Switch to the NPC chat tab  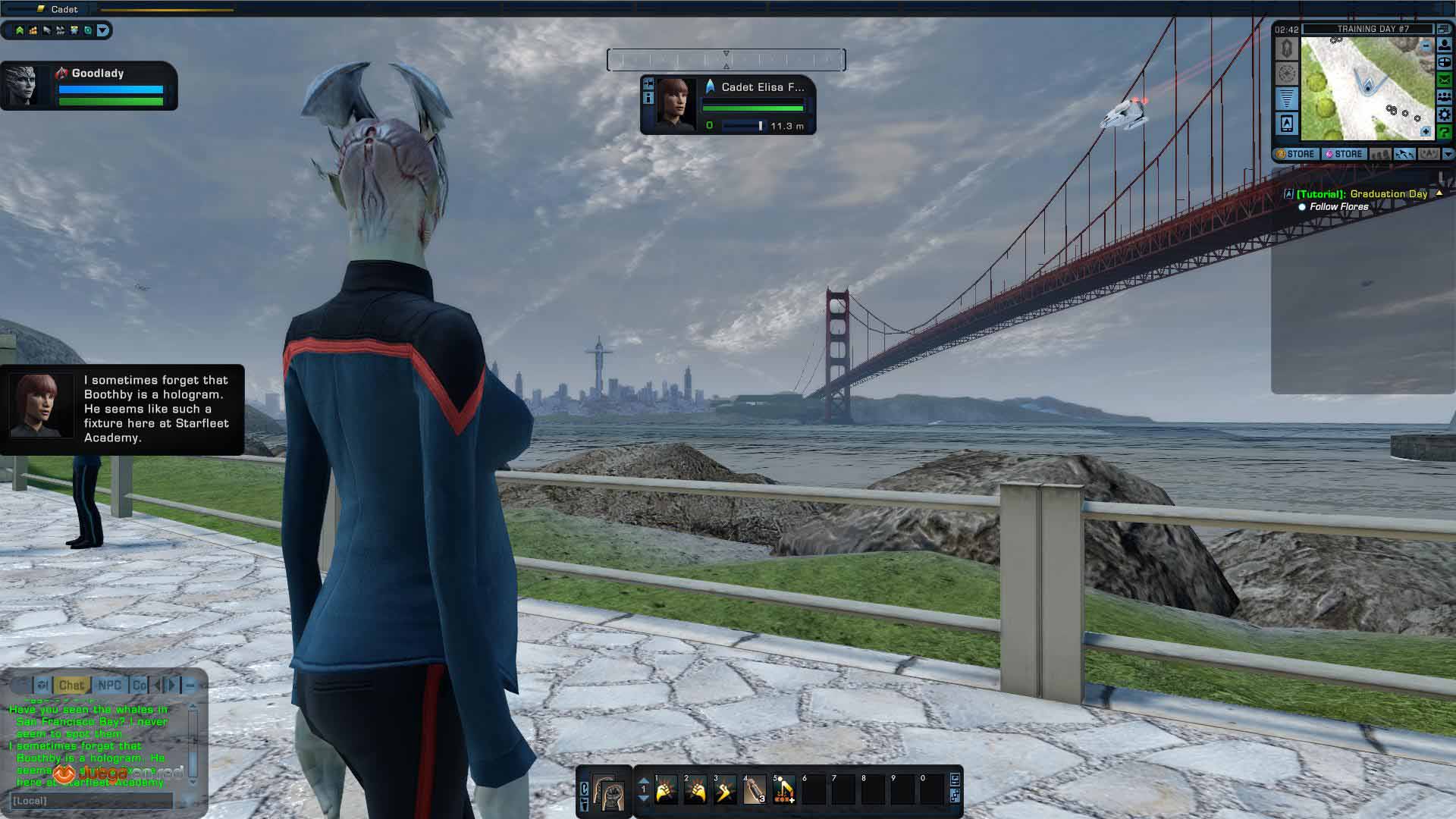pyautogui.click(x=110, y=686)
